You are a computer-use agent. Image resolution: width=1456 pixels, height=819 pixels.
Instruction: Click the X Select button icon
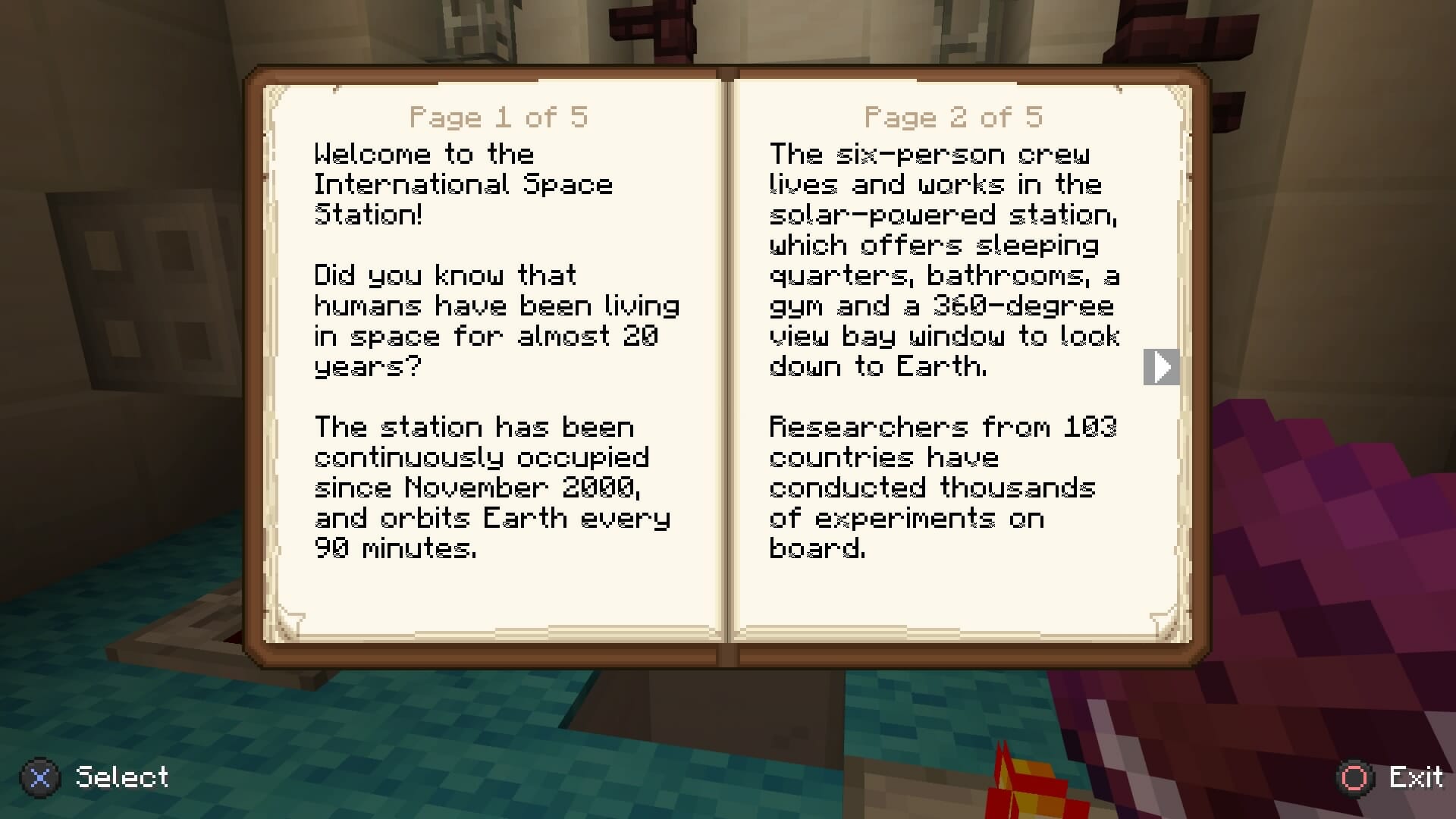[40, 777]
